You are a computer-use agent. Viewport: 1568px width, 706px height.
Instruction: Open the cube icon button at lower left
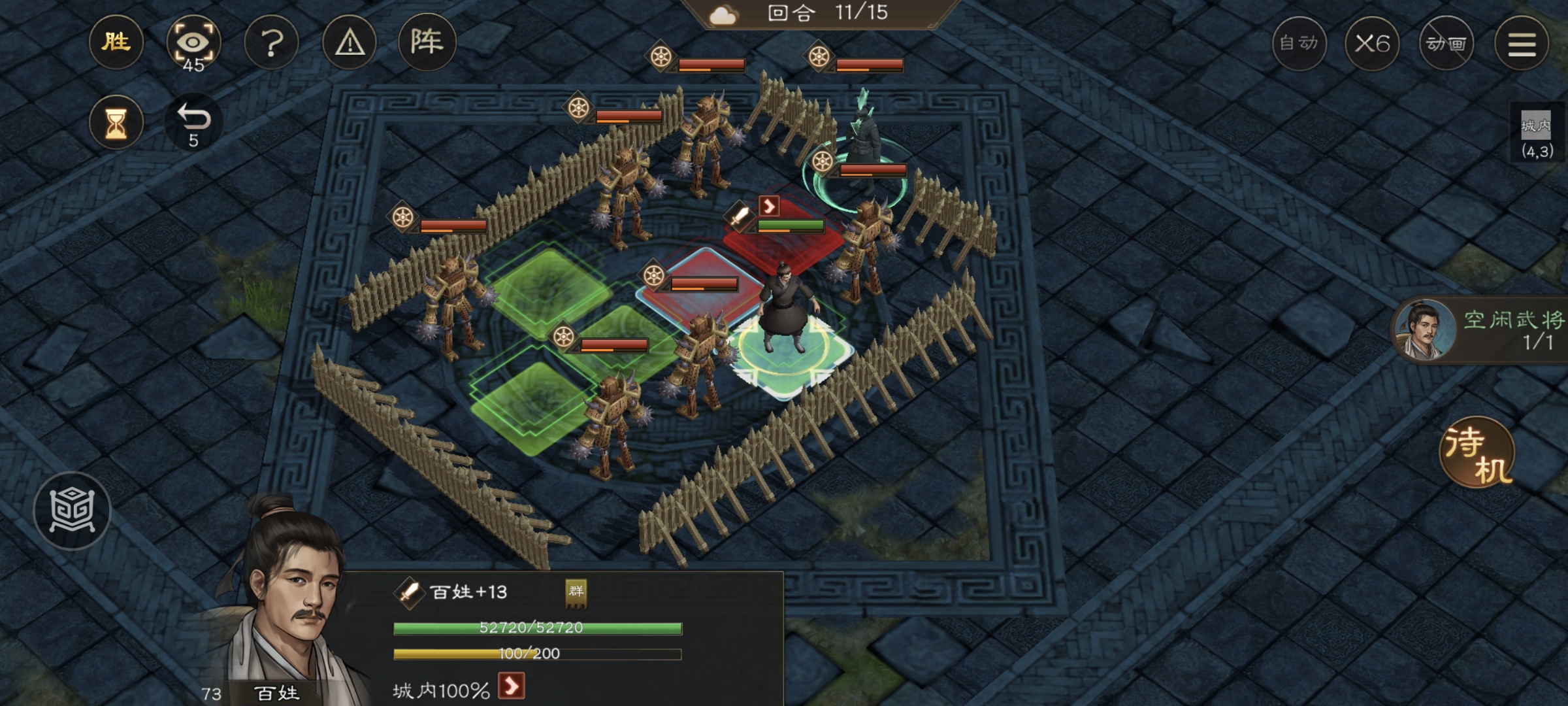(x=72, y=511)
